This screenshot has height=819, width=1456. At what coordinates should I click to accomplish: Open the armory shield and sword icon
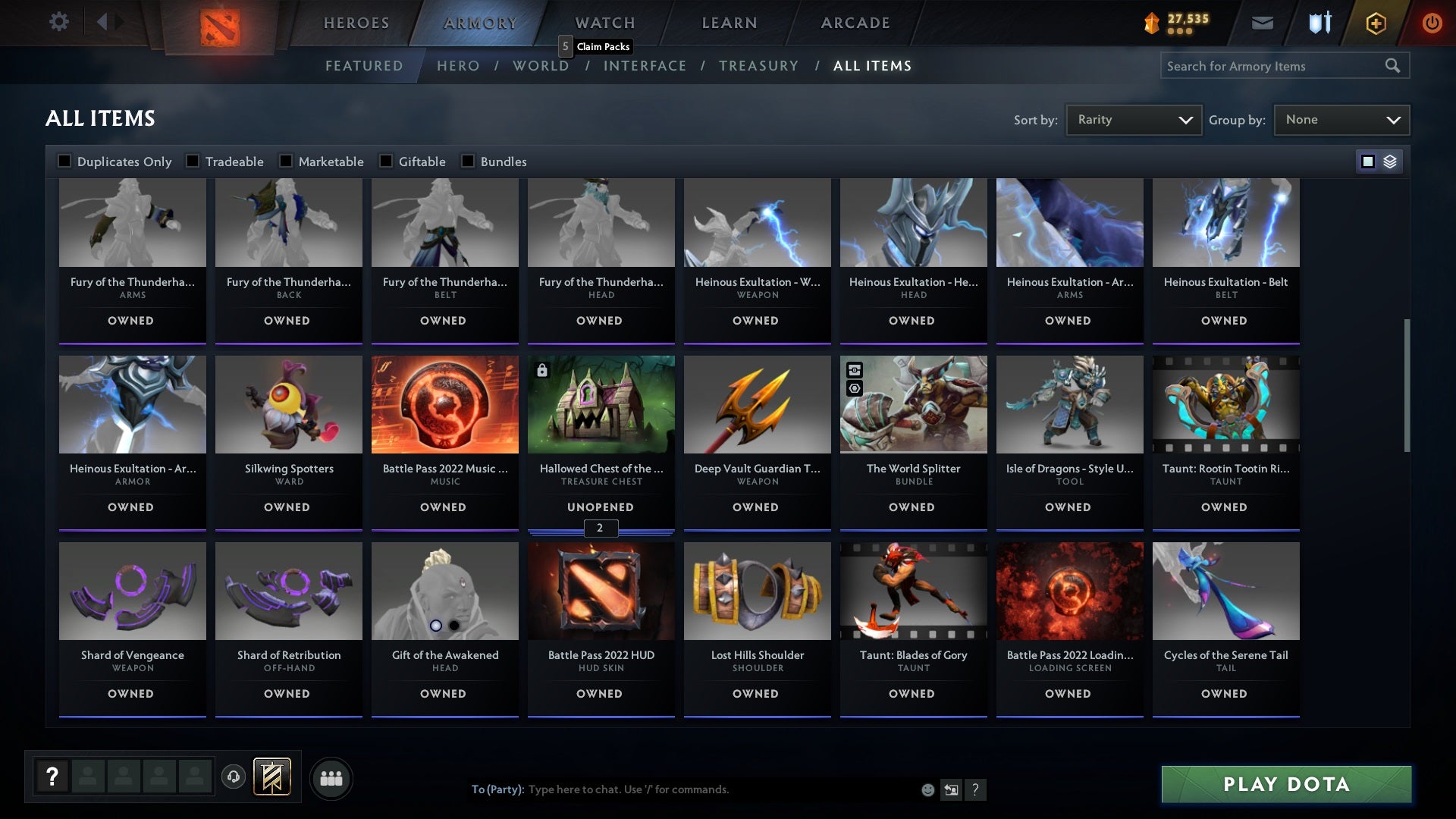click(1318, 22)
